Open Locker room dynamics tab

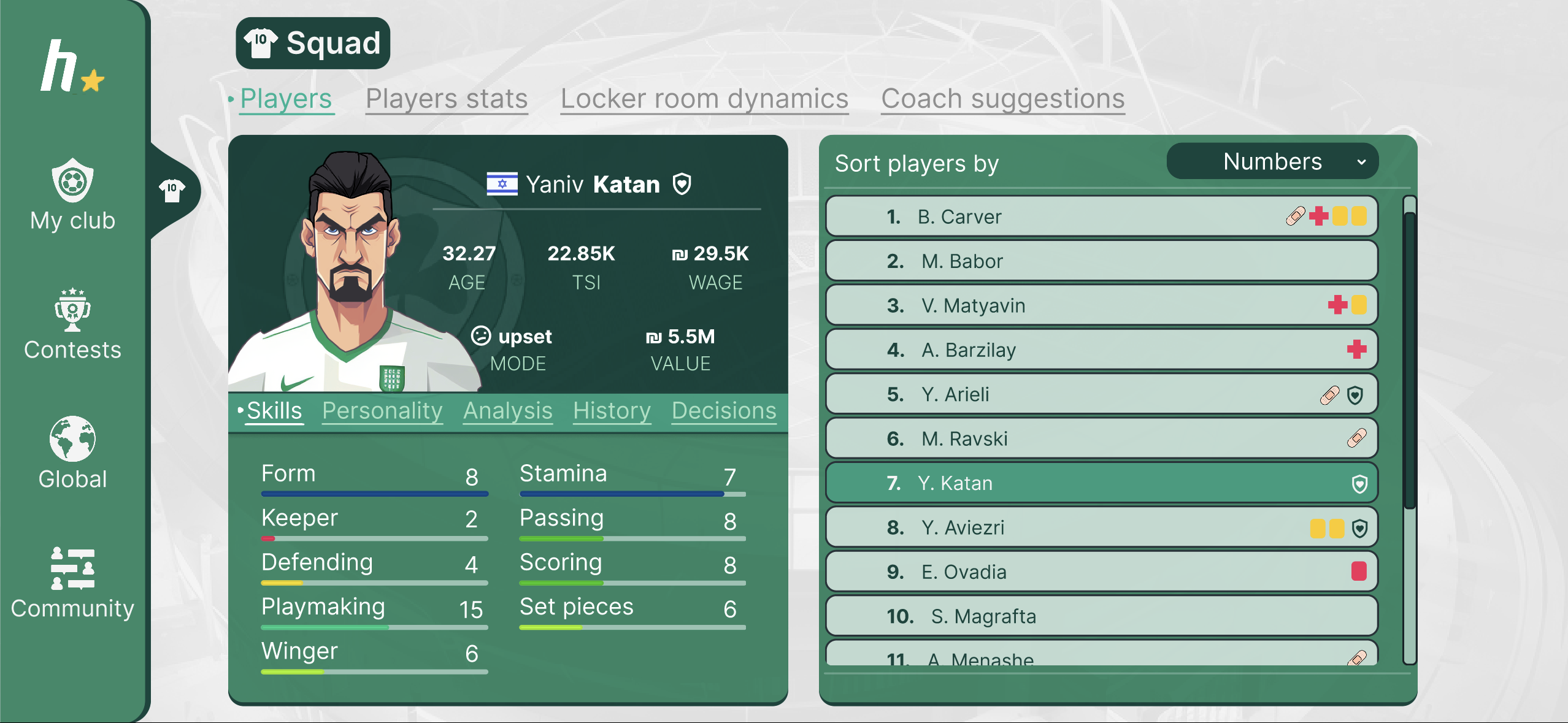704,99
